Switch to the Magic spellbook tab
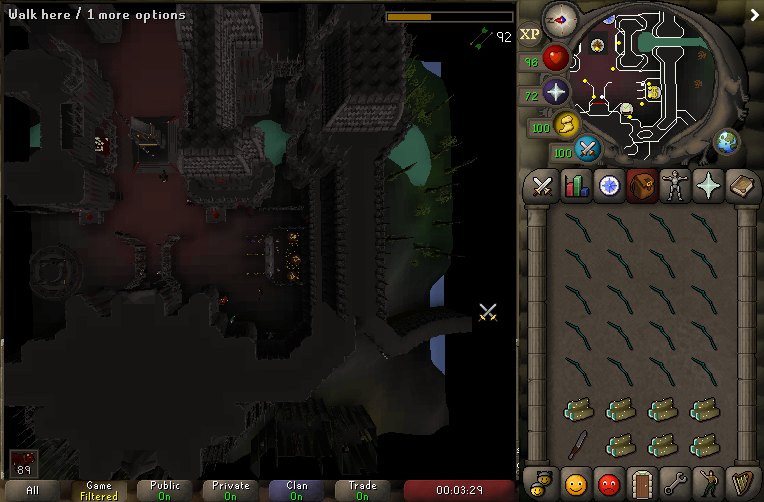764x502 pixels. [x=740, y=186]
